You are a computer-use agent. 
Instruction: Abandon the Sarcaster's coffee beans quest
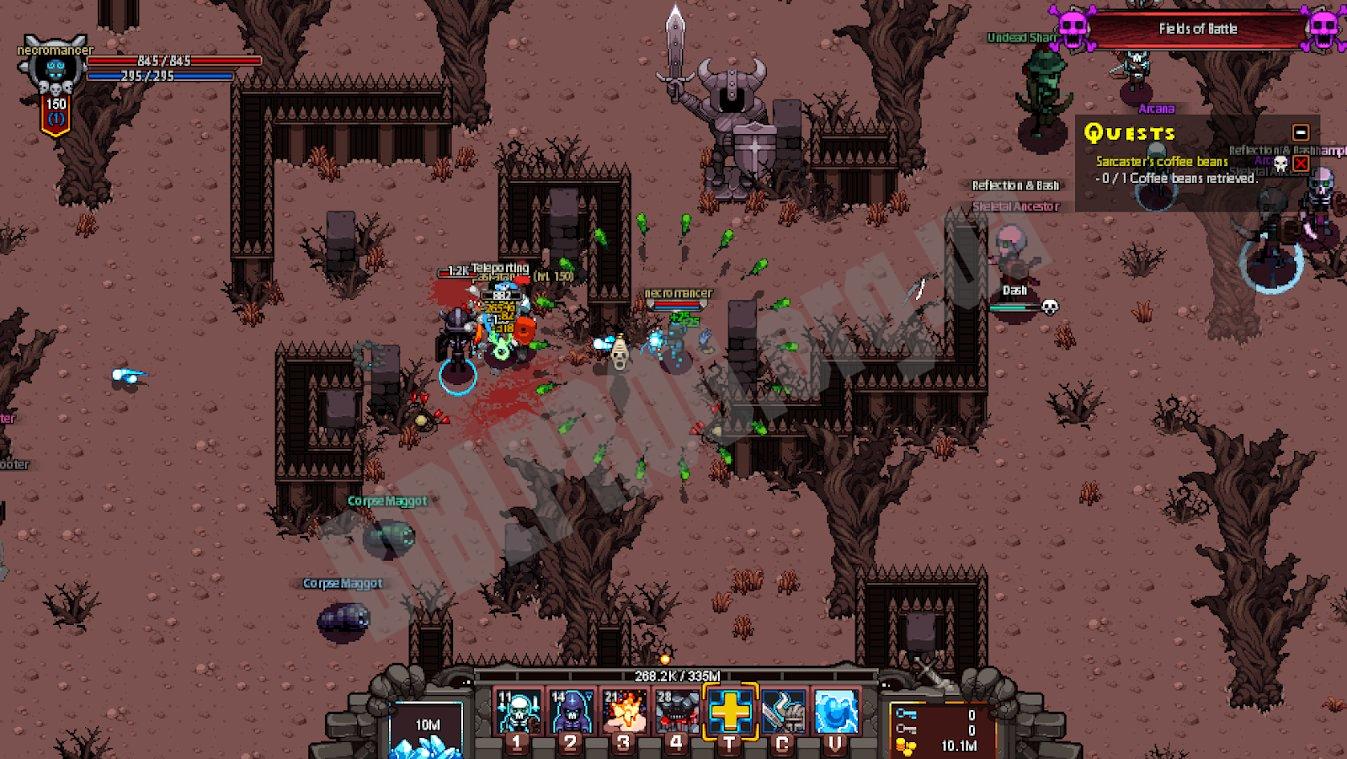click(1300, 163)
